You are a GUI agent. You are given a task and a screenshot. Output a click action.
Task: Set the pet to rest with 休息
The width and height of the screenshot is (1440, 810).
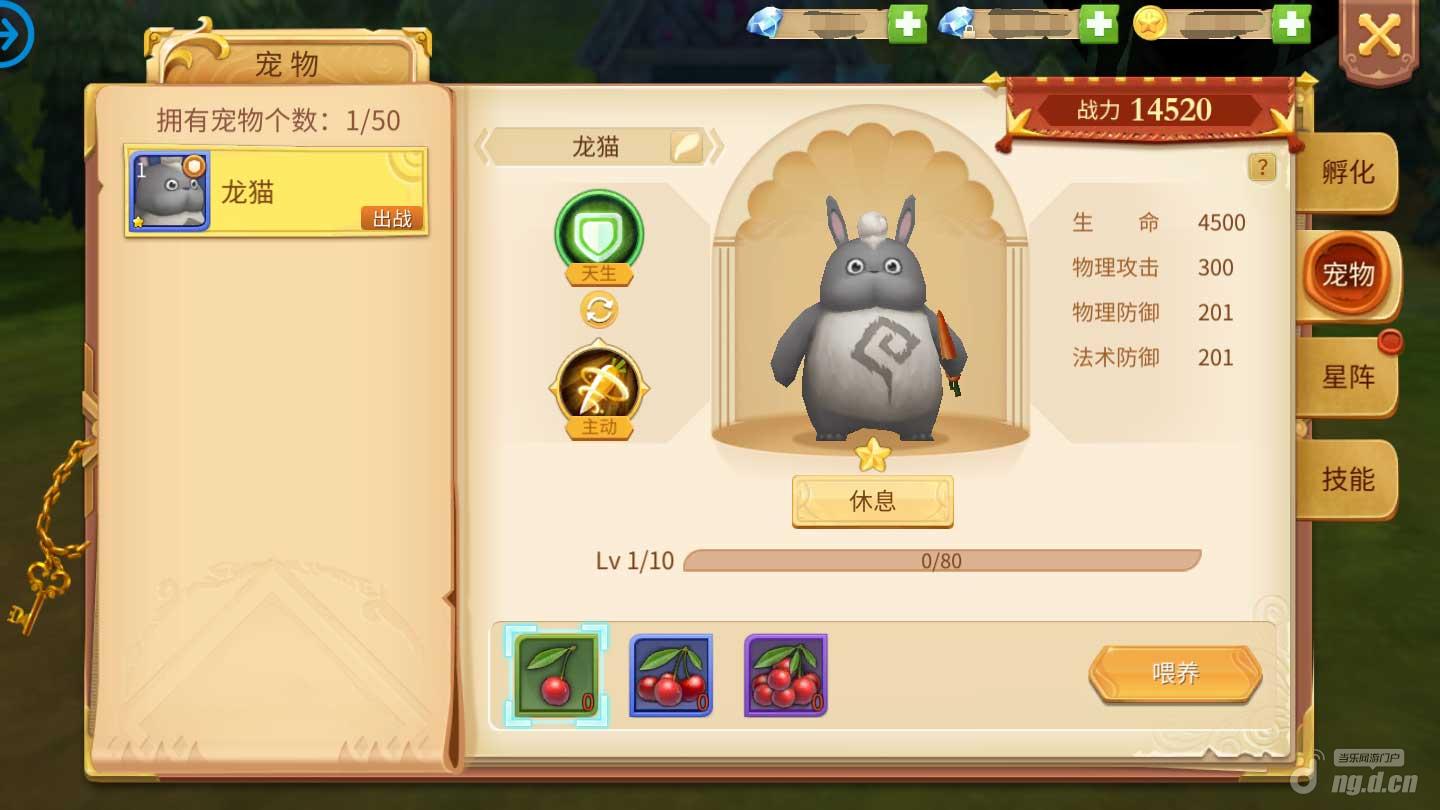click(x=872, y=501)
